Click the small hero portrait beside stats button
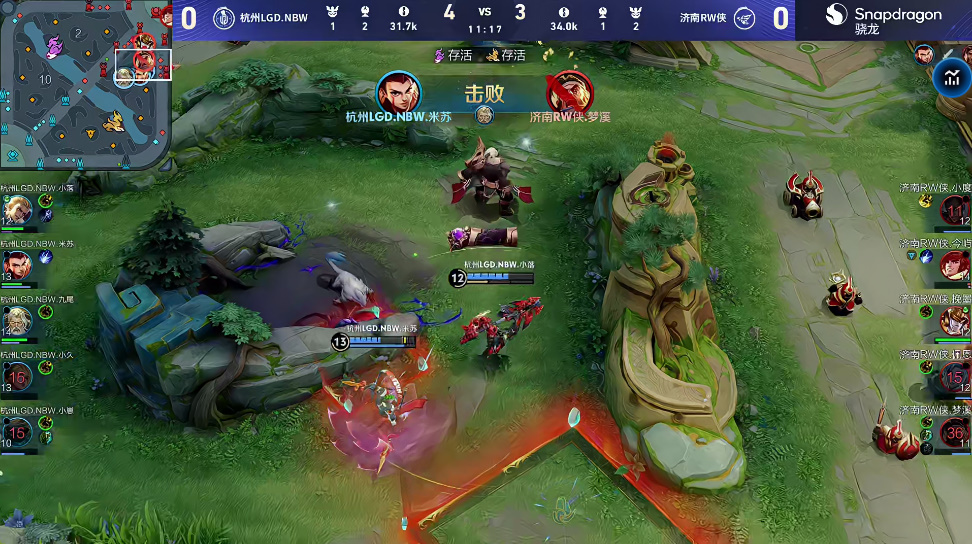The image size is (972, 544). 924,54
